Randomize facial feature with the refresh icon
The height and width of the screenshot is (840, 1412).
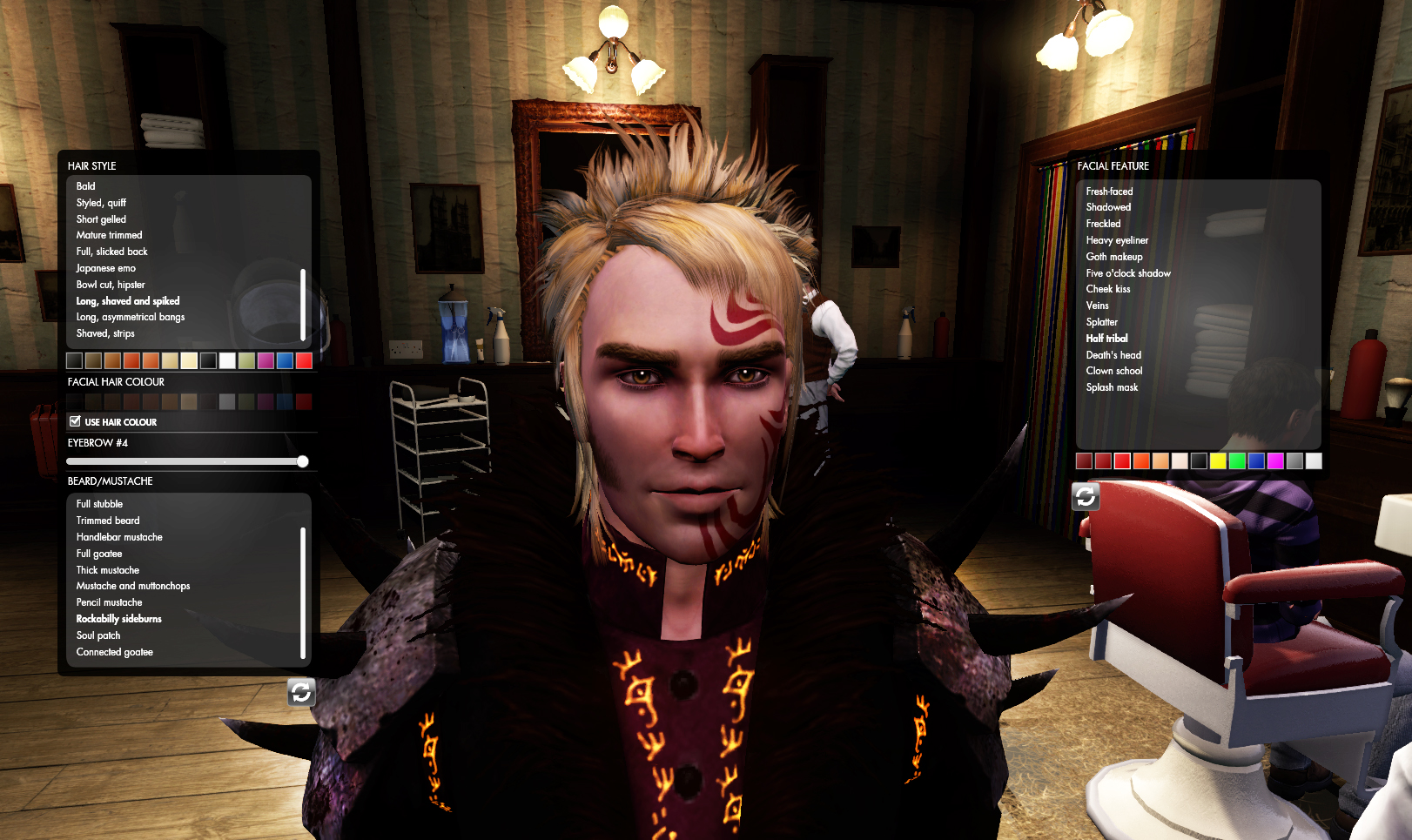pos(1086,496)
